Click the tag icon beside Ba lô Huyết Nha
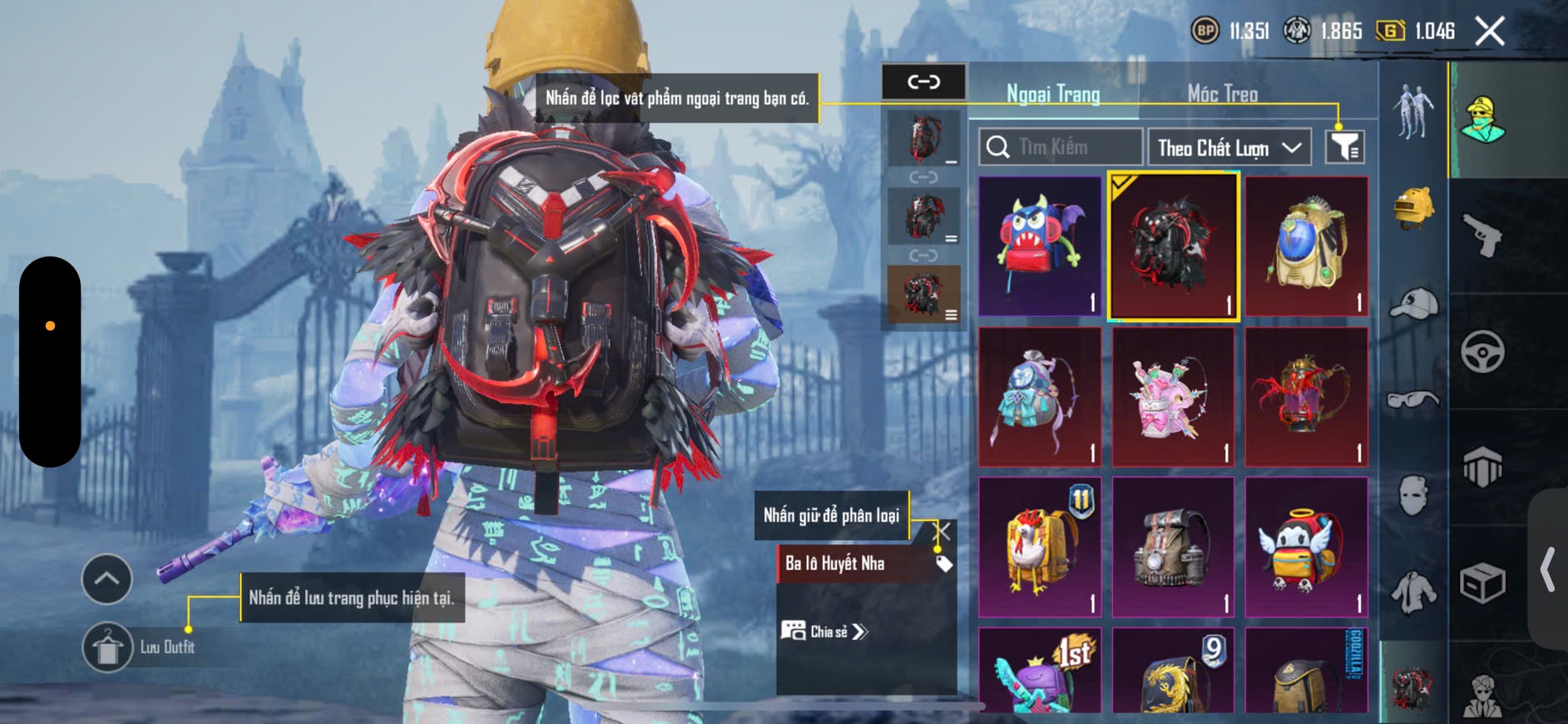This screenshot has width=1568, height=724. (x=944, y=564)
